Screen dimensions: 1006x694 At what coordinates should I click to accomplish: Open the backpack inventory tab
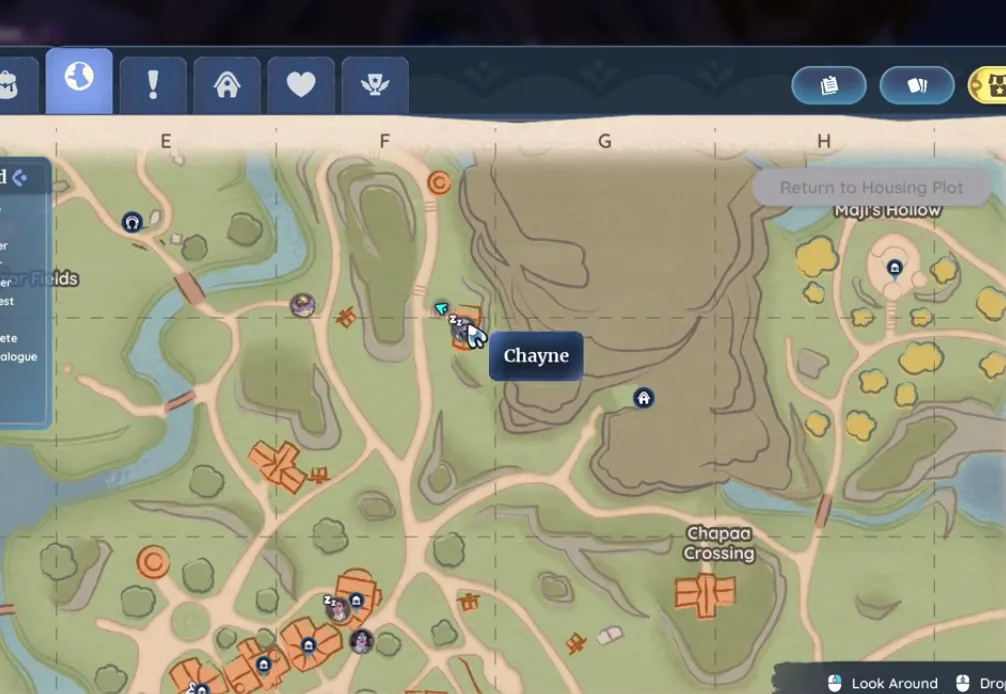click(x=12, y=85)
